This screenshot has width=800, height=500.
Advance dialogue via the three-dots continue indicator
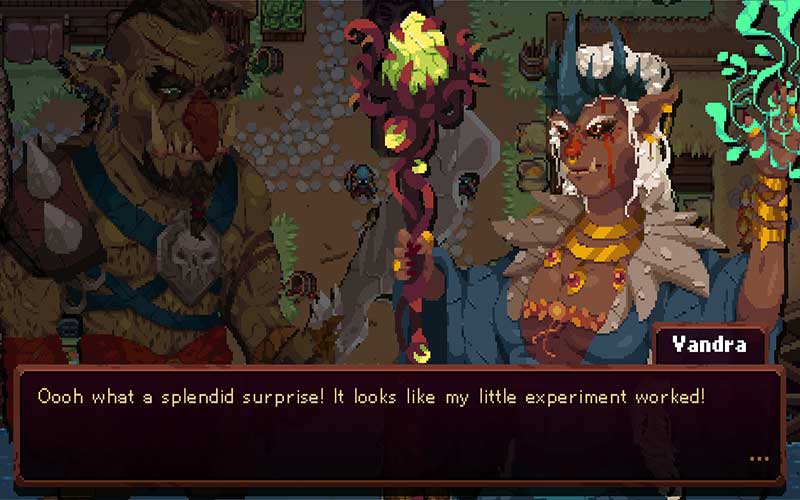point(758,460)
